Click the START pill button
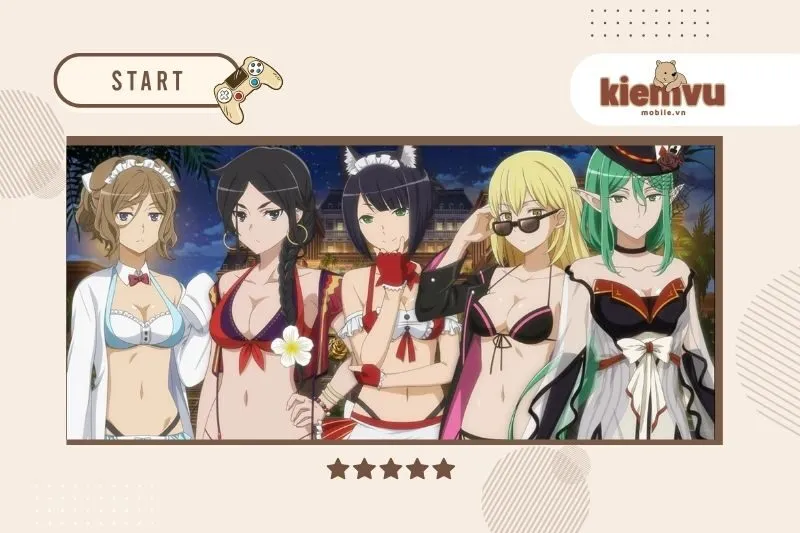The height and width of the screenshot is (533, 800). 147,80
